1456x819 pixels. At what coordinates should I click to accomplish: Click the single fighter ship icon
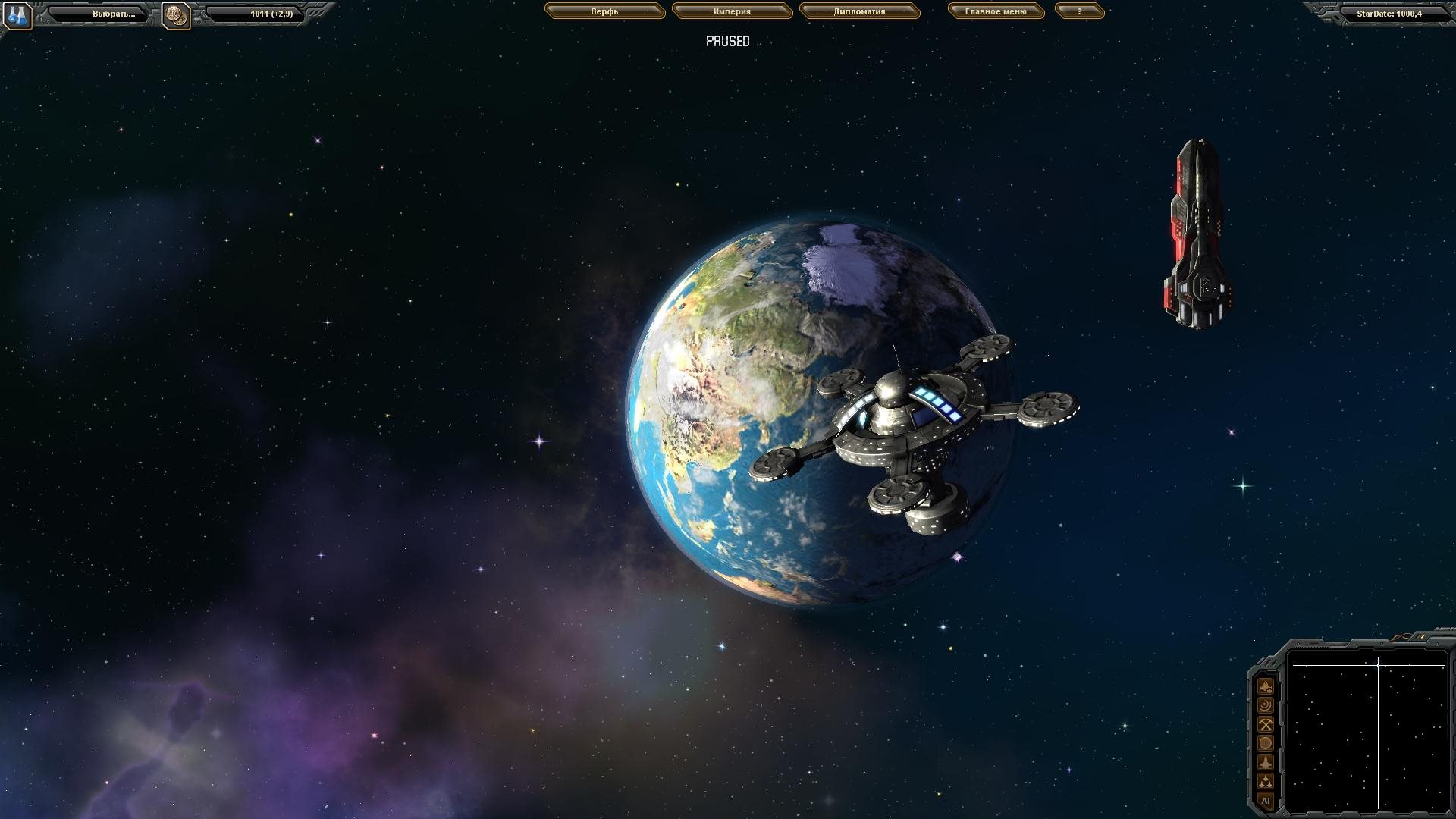tap(1266, 762)
